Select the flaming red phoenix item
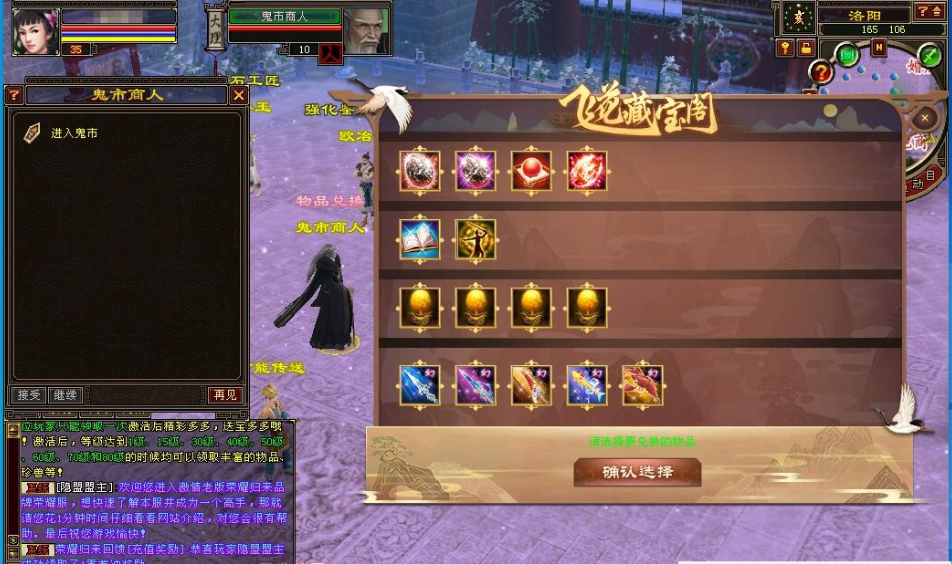 click(x=587, y=171)
